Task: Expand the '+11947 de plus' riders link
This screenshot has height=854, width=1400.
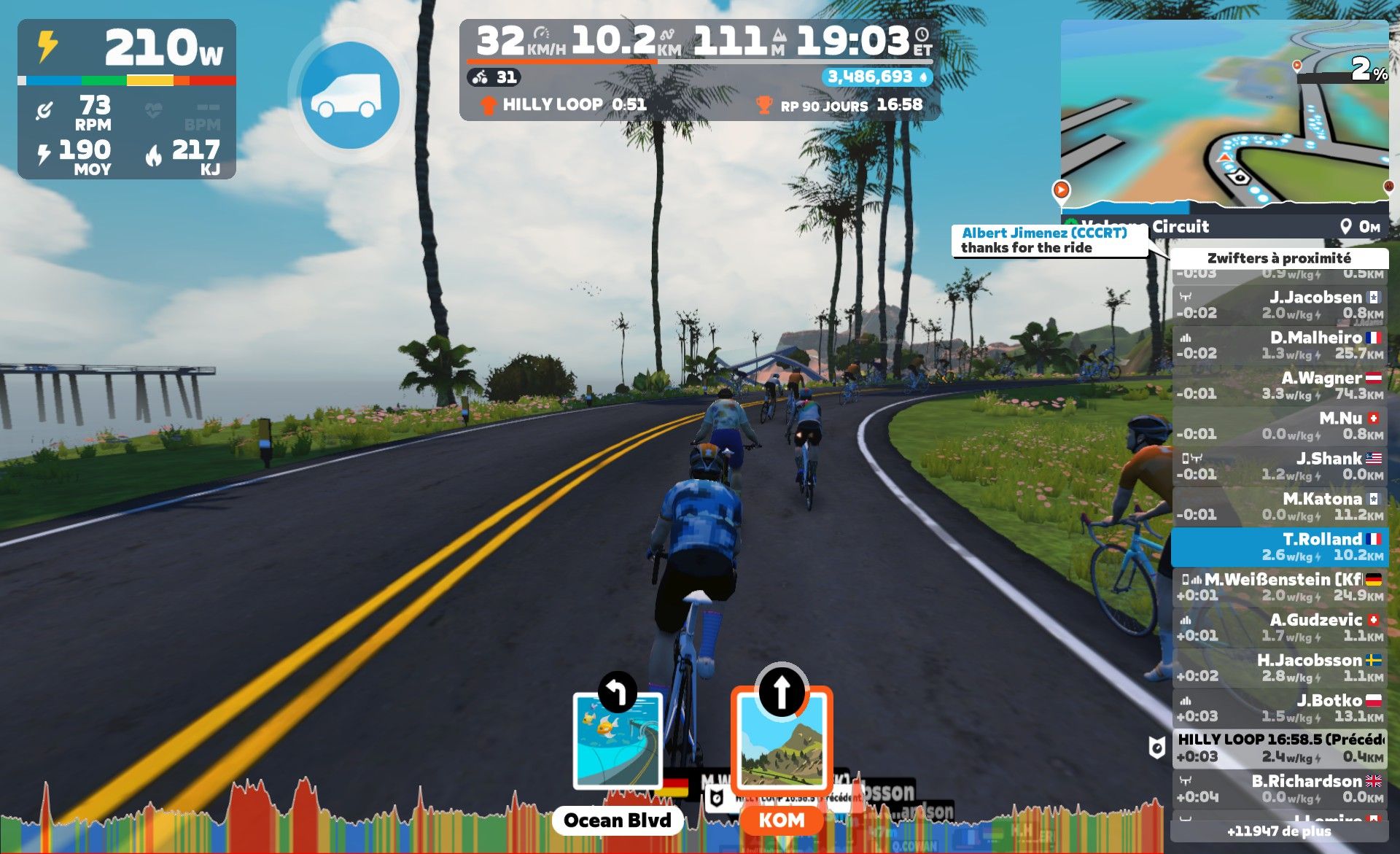Action: 1279,831
